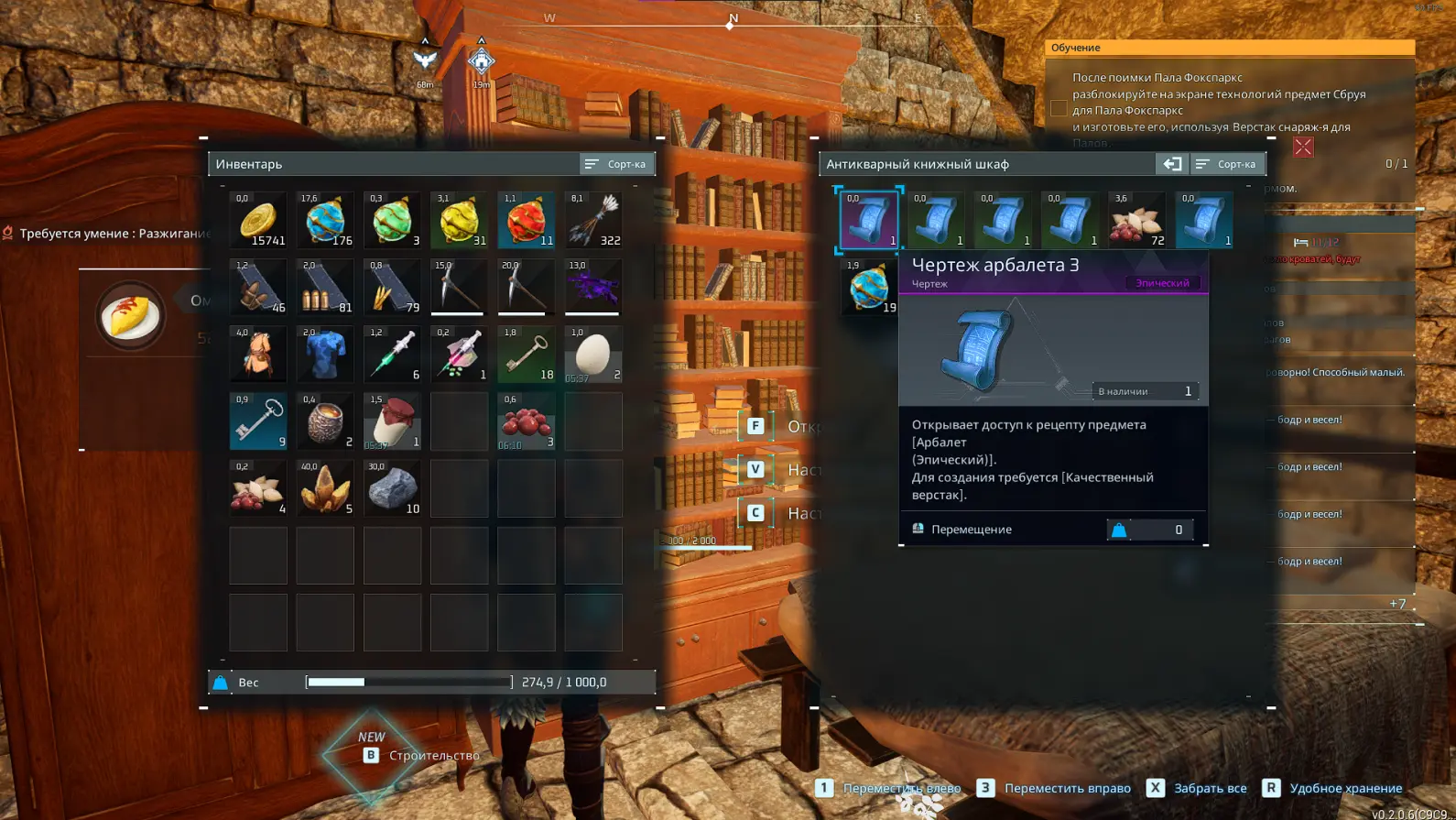The image size is (1456, 820).
Task: Sort the antique bookshelf contents
Action: pyautogui.click(x=1226, y=164)
